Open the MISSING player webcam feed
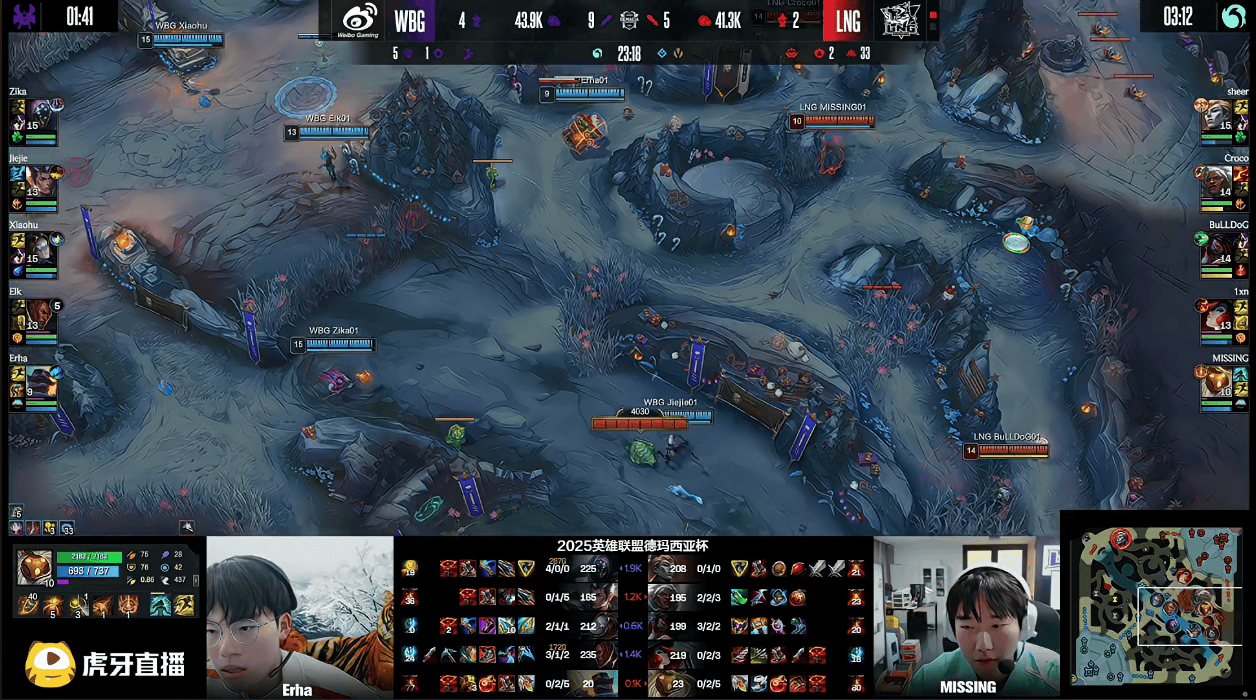 coord(966,617)
